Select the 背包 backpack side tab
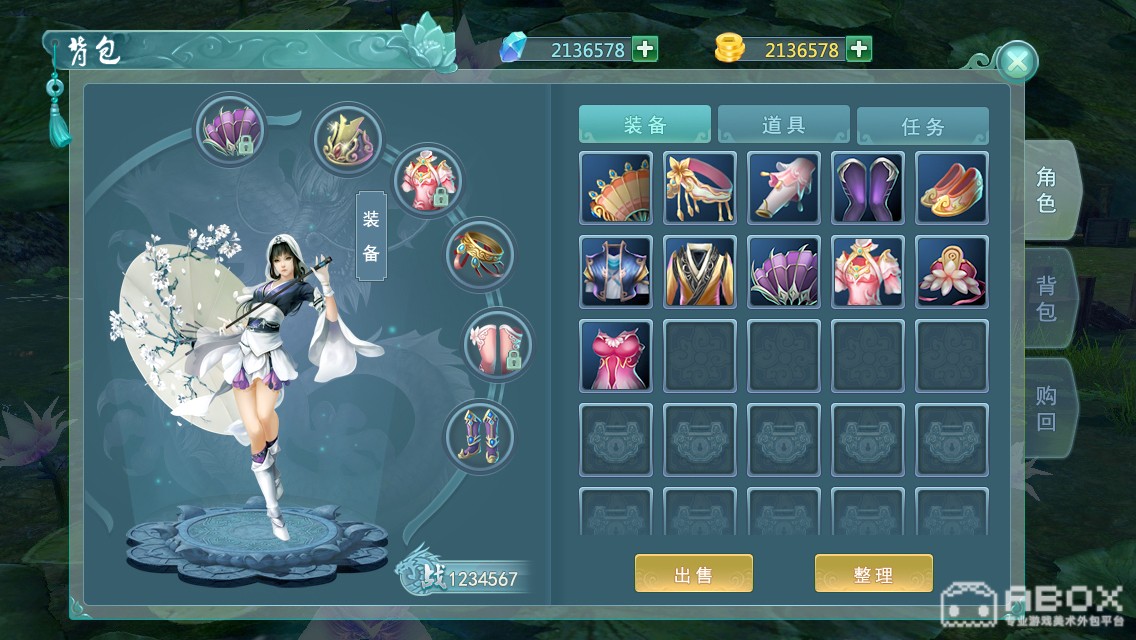Image resolution: width=1136 pixels, height=640 pixels. (x=1046, y=298)
